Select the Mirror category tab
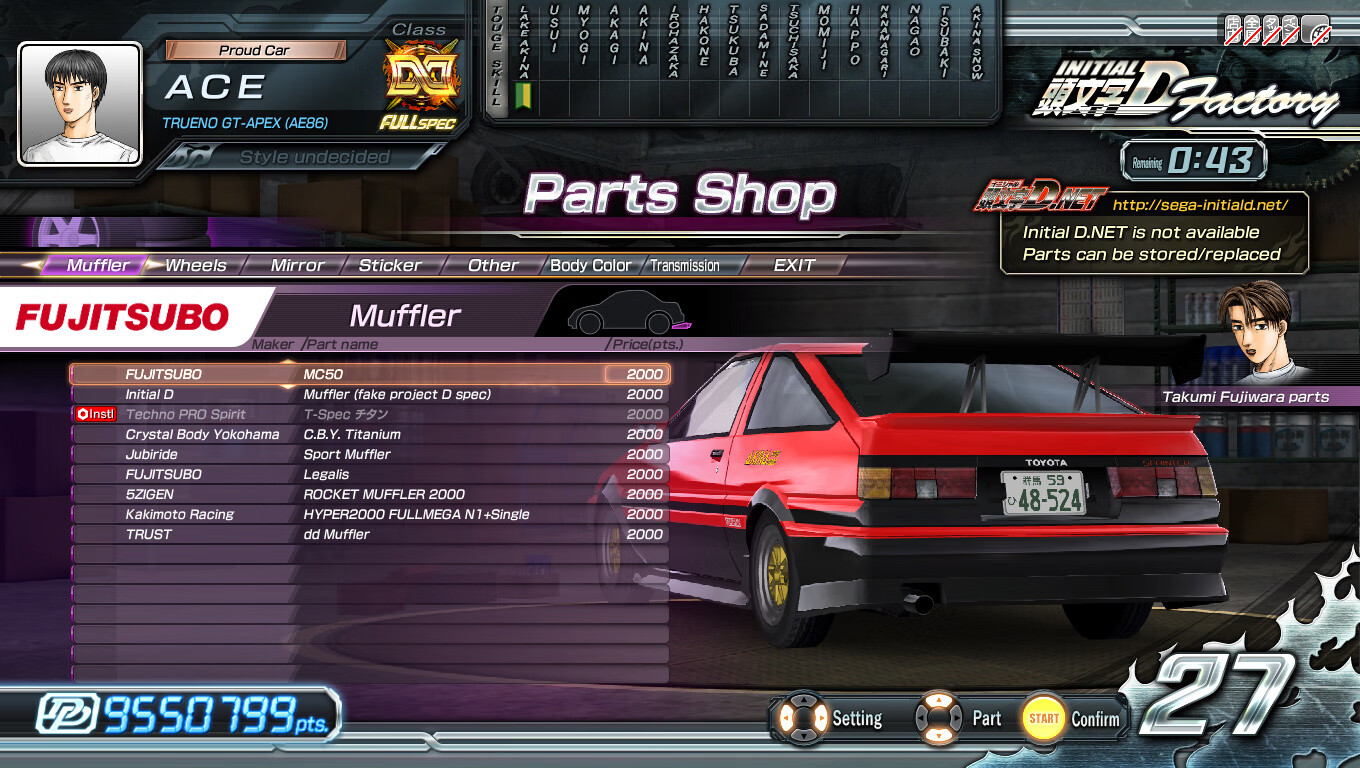 tap(297, 266)
